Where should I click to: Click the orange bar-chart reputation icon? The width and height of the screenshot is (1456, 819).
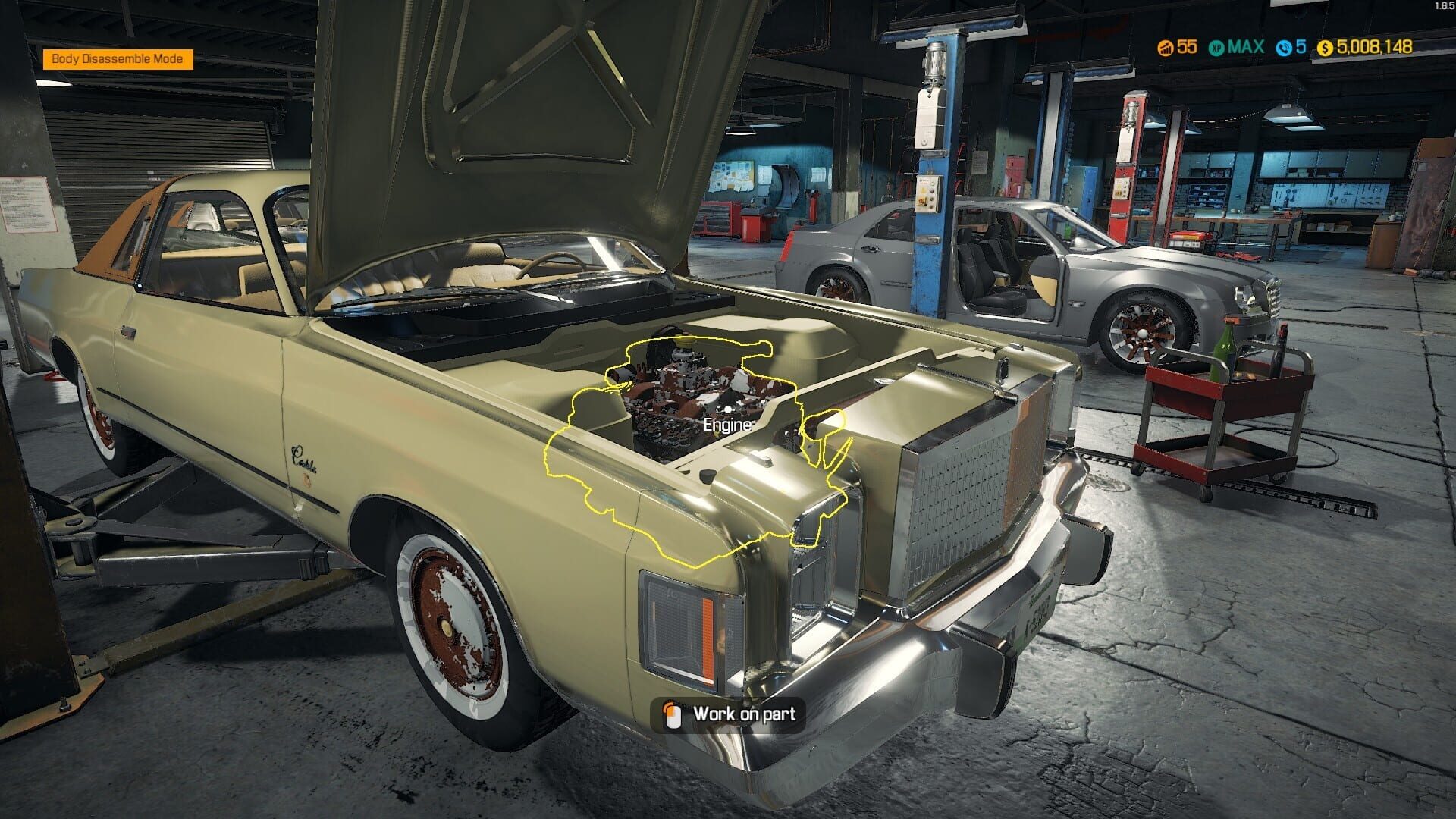click(1166, 48)
